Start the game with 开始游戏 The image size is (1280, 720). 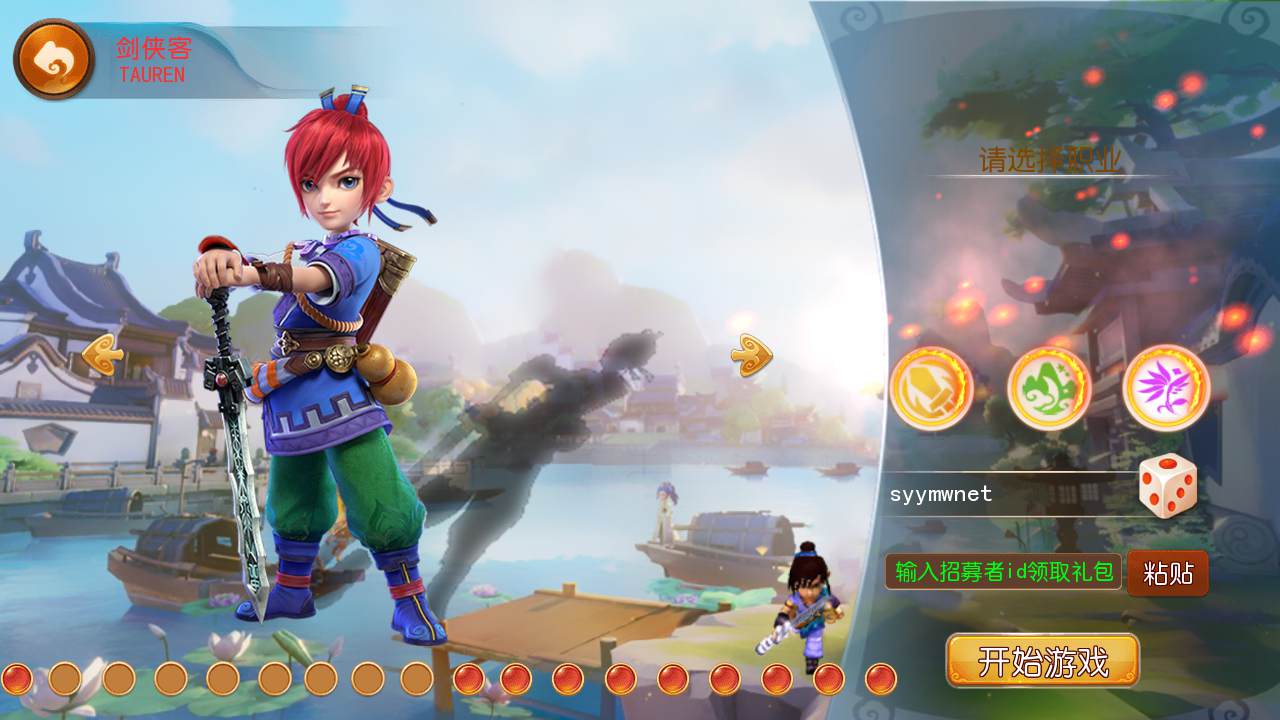click(1043, 661)
